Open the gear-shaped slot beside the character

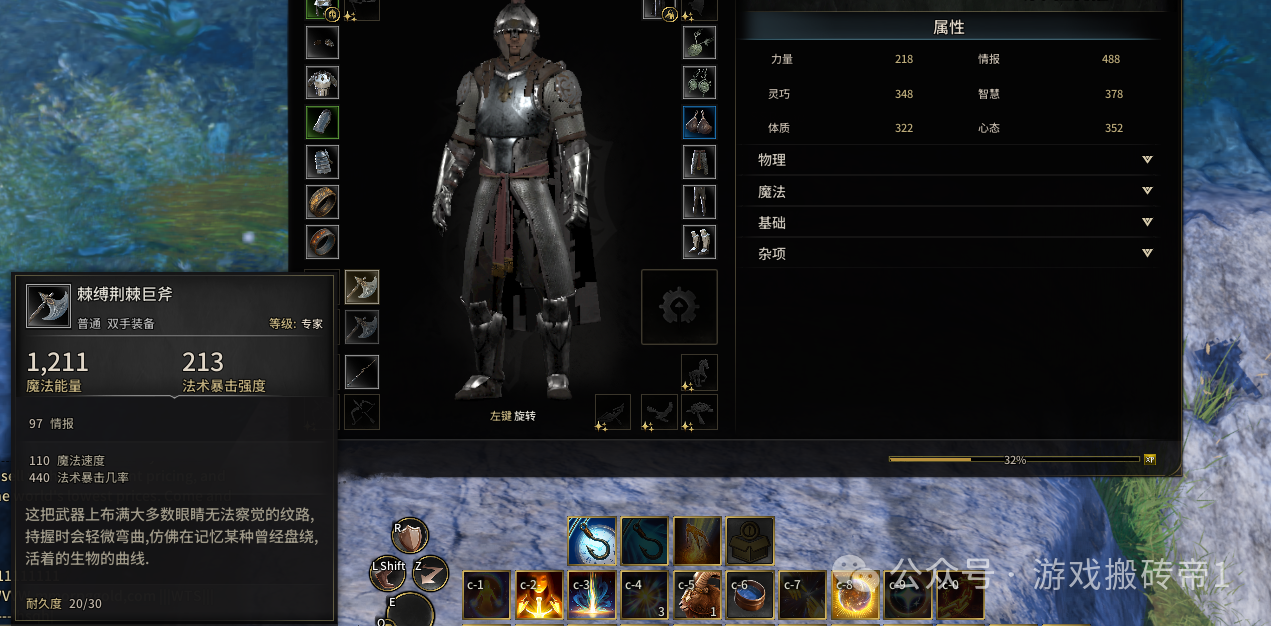click(679, 307)
